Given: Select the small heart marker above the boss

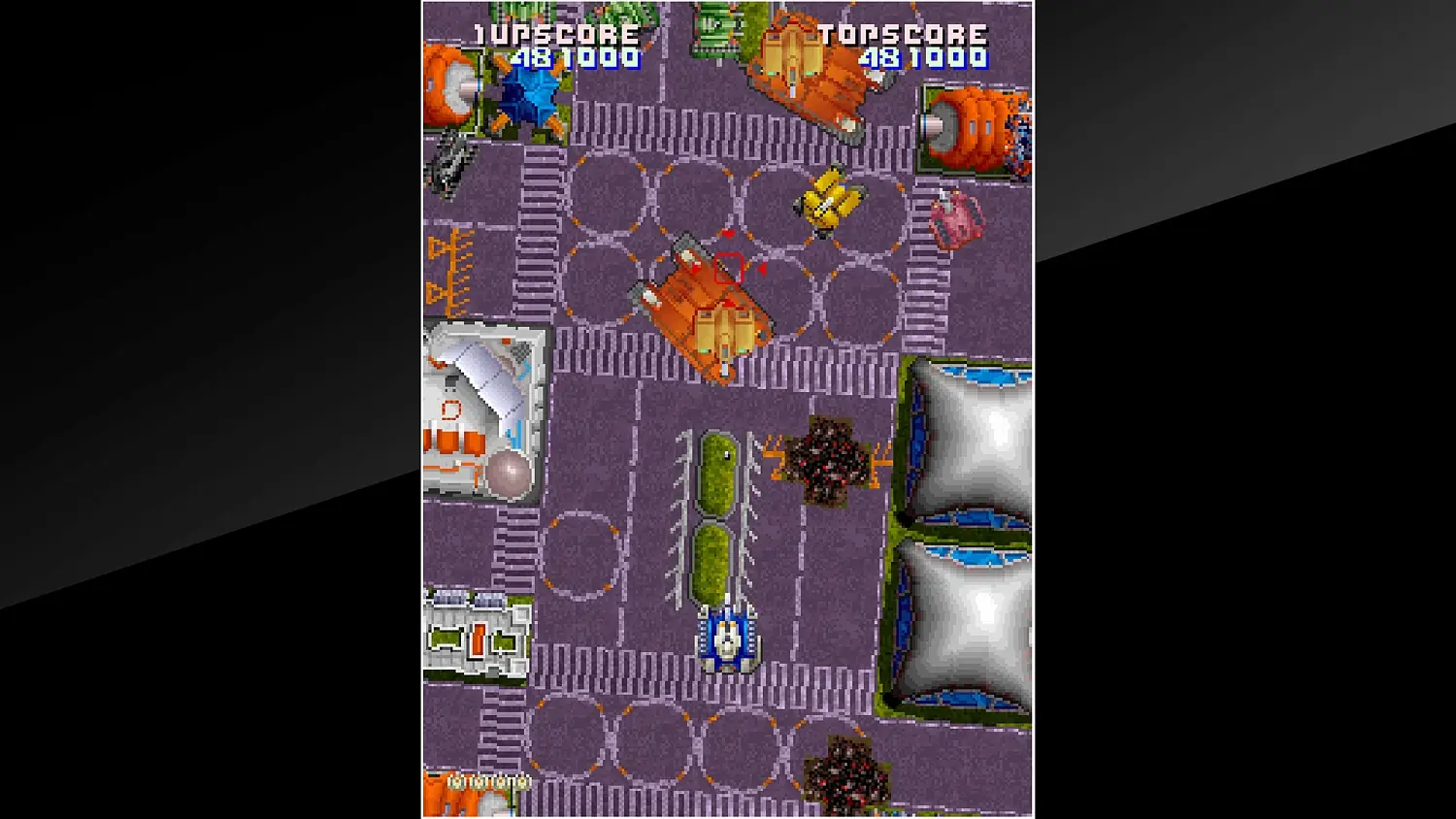Looking at the screenshot, I should click(x=727, y=233).
